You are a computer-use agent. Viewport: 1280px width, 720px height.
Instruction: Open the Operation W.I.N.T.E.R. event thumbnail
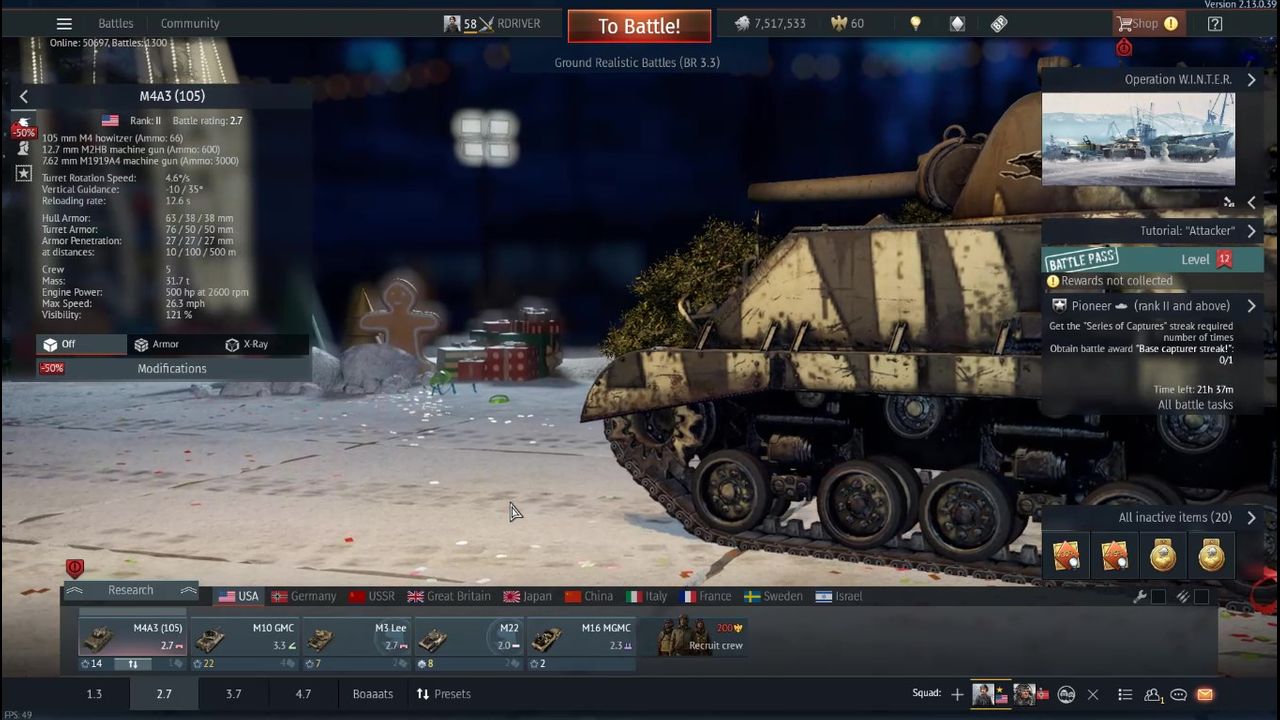[1138, 139]
